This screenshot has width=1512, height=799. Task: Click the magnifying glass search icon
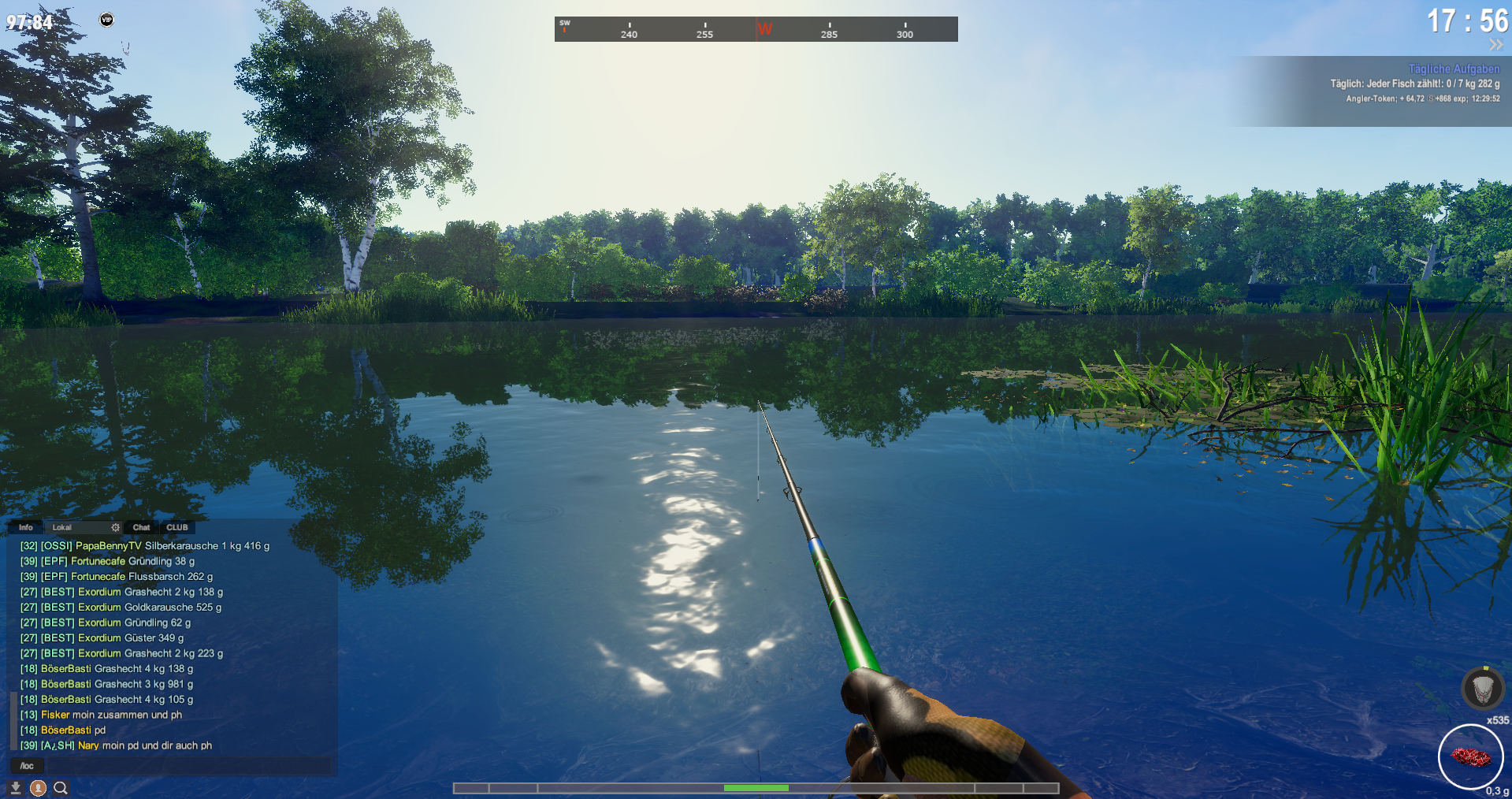(x=61, y=787)
